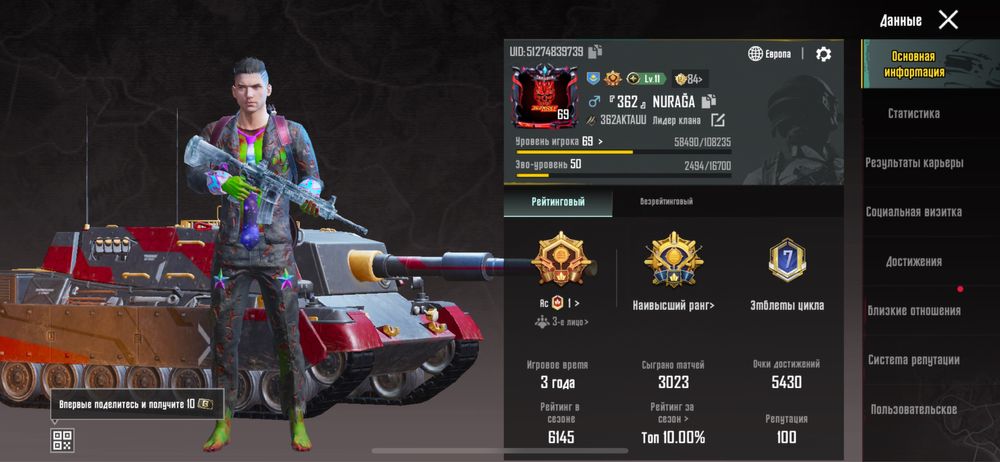Change the Европа server region
This screenshot has width=1000, height=462.
[770, 54]
